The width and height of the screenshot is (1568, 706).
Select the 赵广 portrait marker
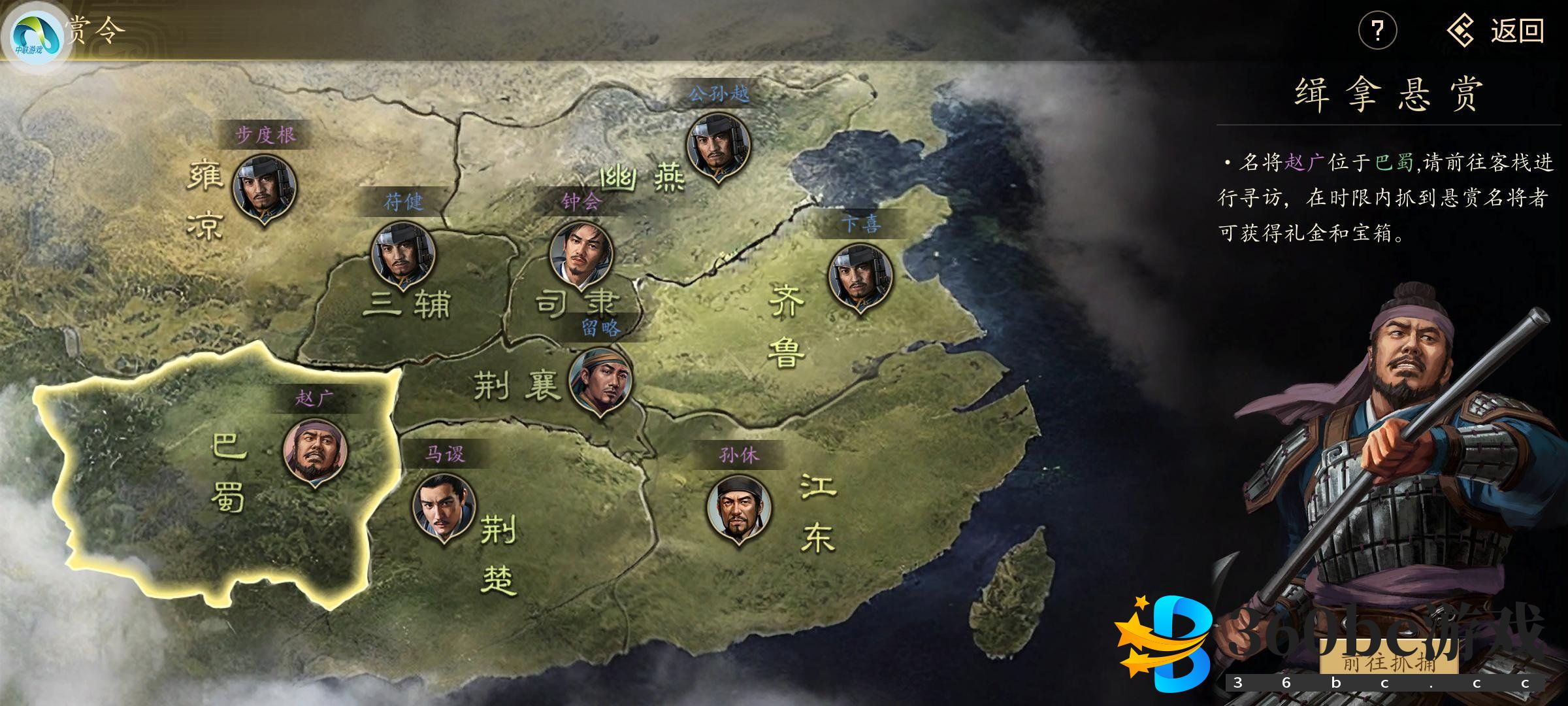[x=315, y=452]
